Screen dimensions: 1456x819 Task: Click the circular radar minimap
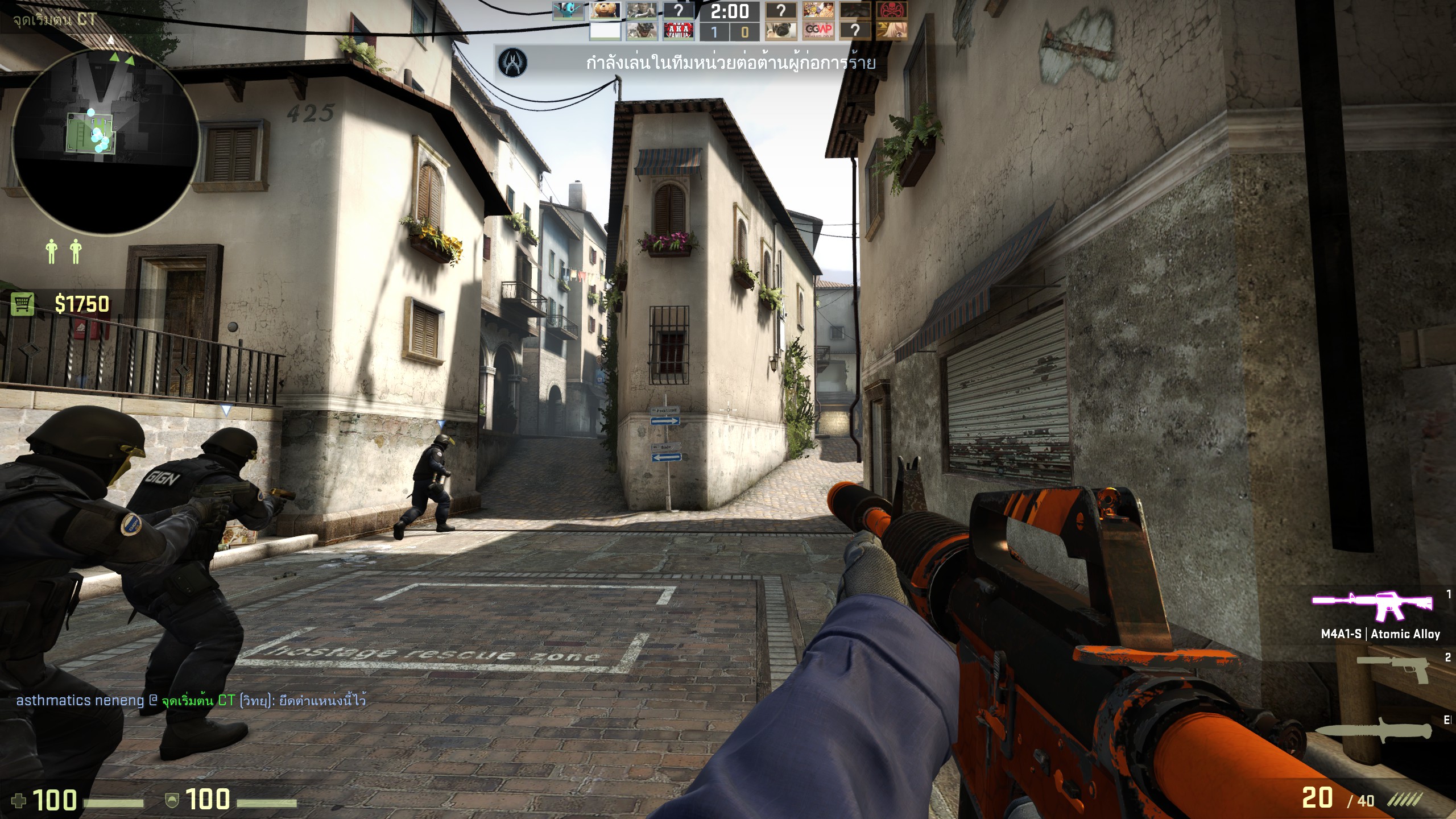[106, 141]
